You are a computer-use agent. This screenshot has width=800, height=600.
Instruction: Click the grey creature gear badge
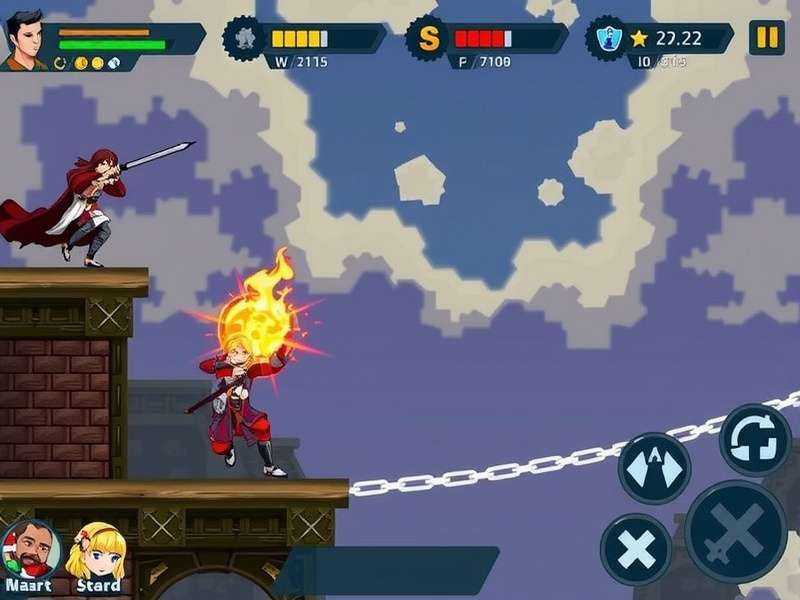243,39
